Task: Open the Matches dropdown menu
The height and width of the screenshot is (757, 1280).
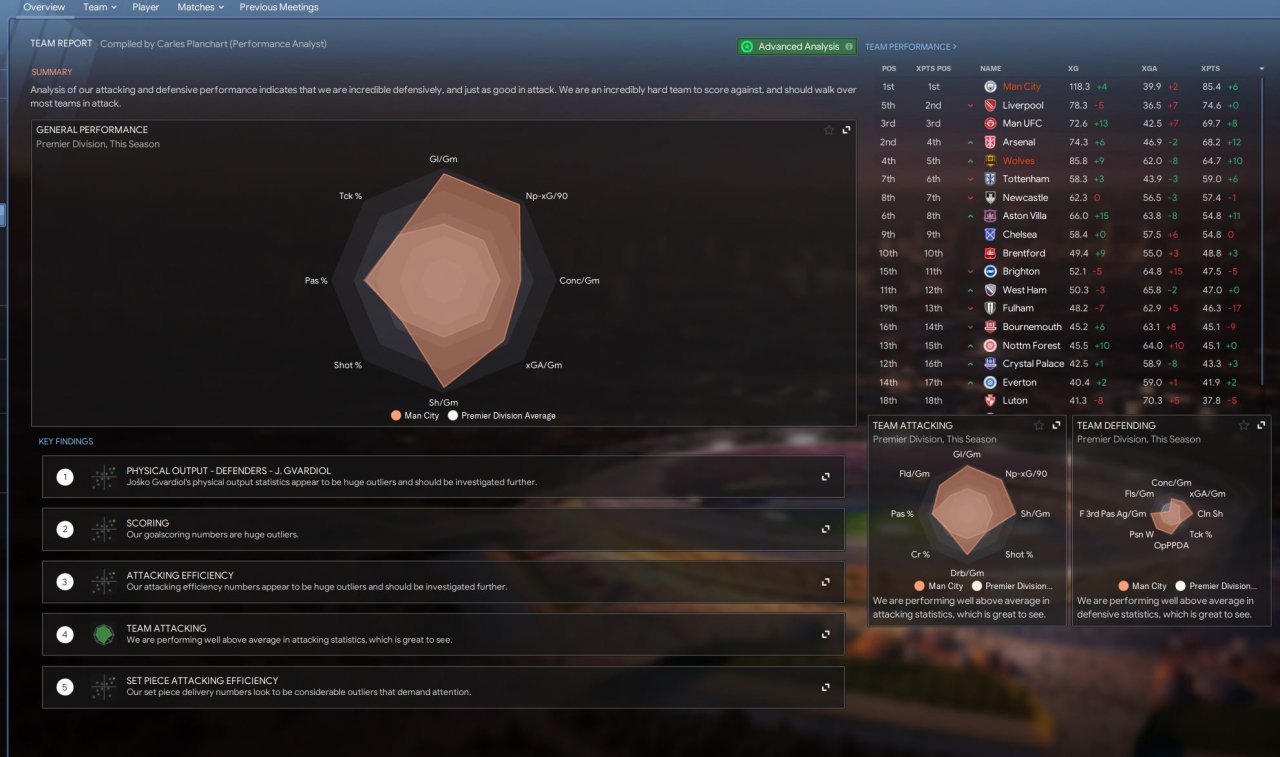Action: (x=200, y=7)
